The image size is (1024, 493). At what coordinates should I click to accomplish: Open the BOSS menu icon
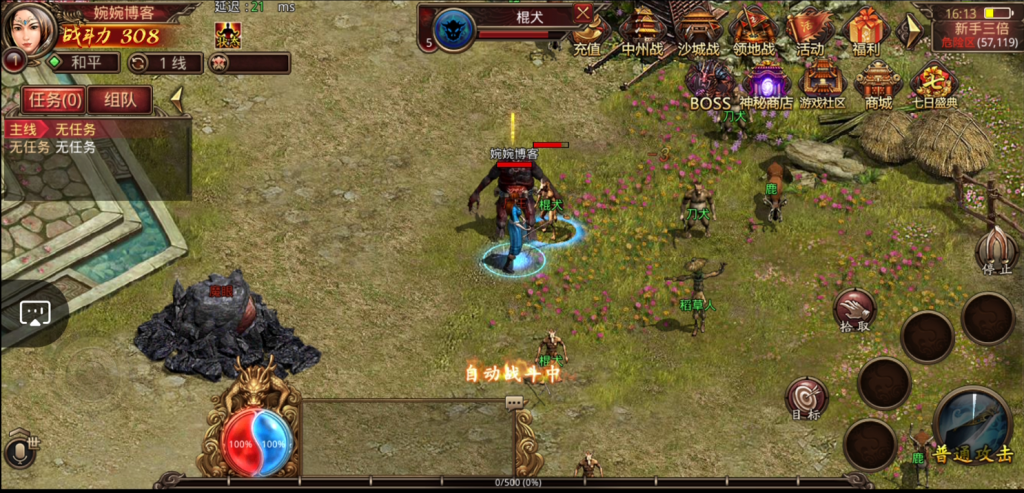711,82
